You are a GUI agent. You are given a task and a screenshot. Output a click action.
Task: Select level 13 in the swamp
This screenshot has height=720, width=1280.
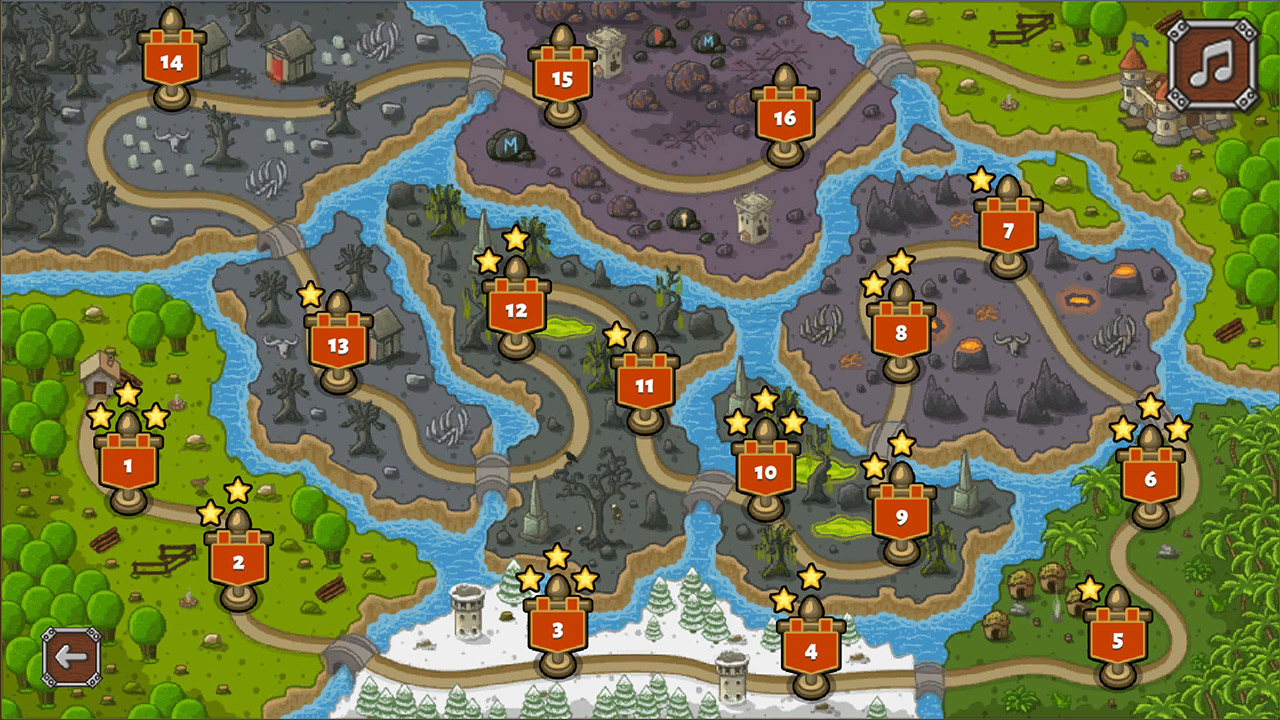click(x=339, y=345)
